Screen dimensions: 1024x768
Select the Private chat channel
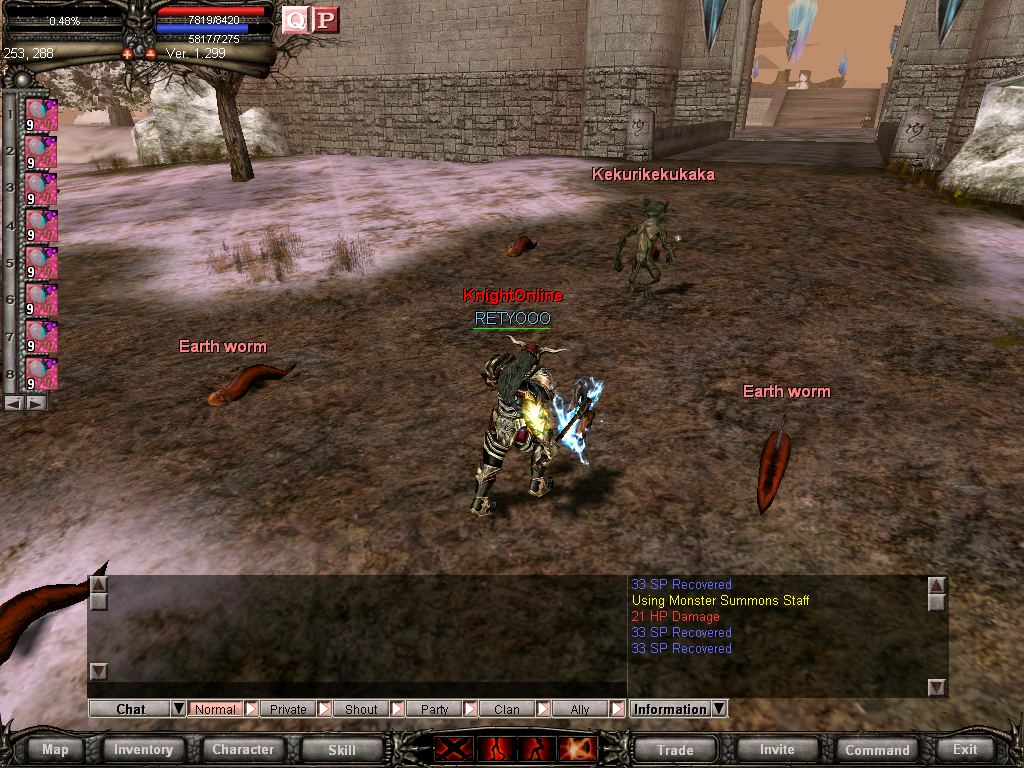click(288, 709)
